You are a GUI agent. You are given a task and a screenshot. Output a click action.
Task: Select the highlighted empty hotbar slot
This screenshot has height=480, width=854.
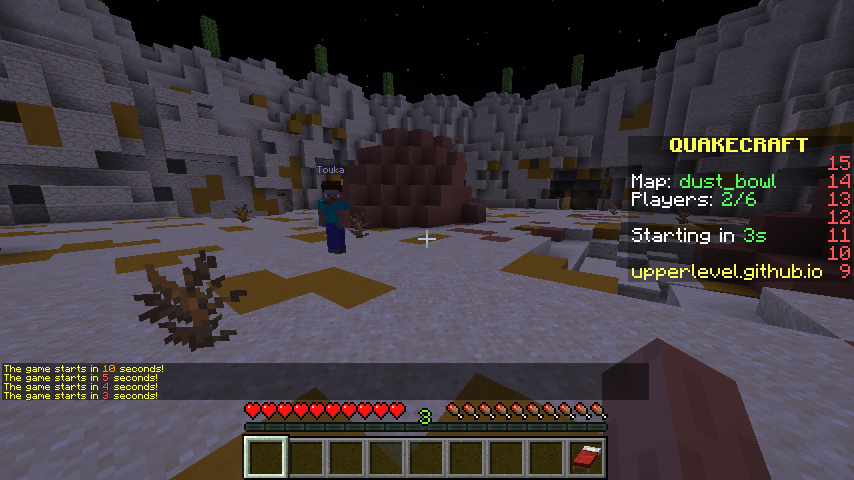tap(267, 457)
